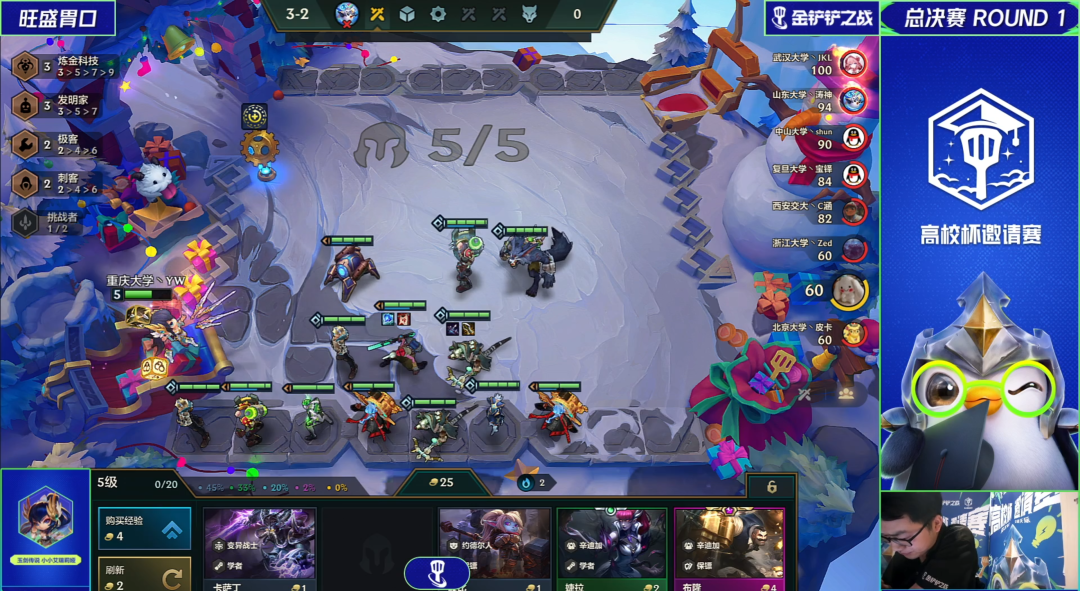
Task: Scout 浙江大学 Zed in the player list
Action: [x=852, y=248]
